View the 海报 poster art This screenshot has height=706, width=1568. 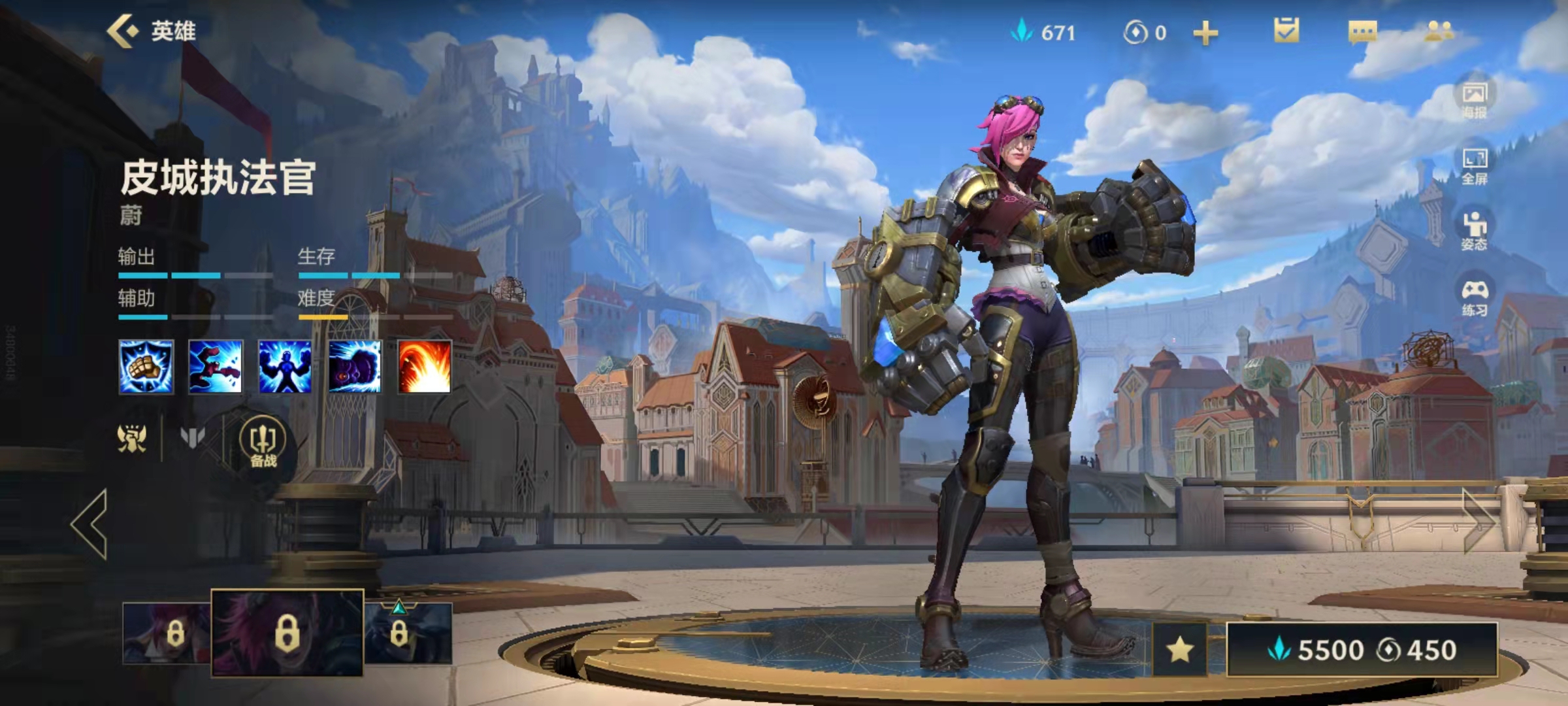1474,100
